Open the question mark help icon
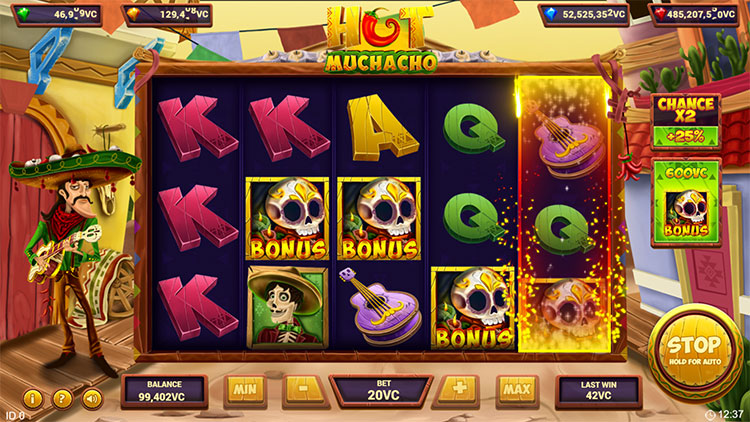The height and width of the screenshot is (422, 750). pos(62,399)
